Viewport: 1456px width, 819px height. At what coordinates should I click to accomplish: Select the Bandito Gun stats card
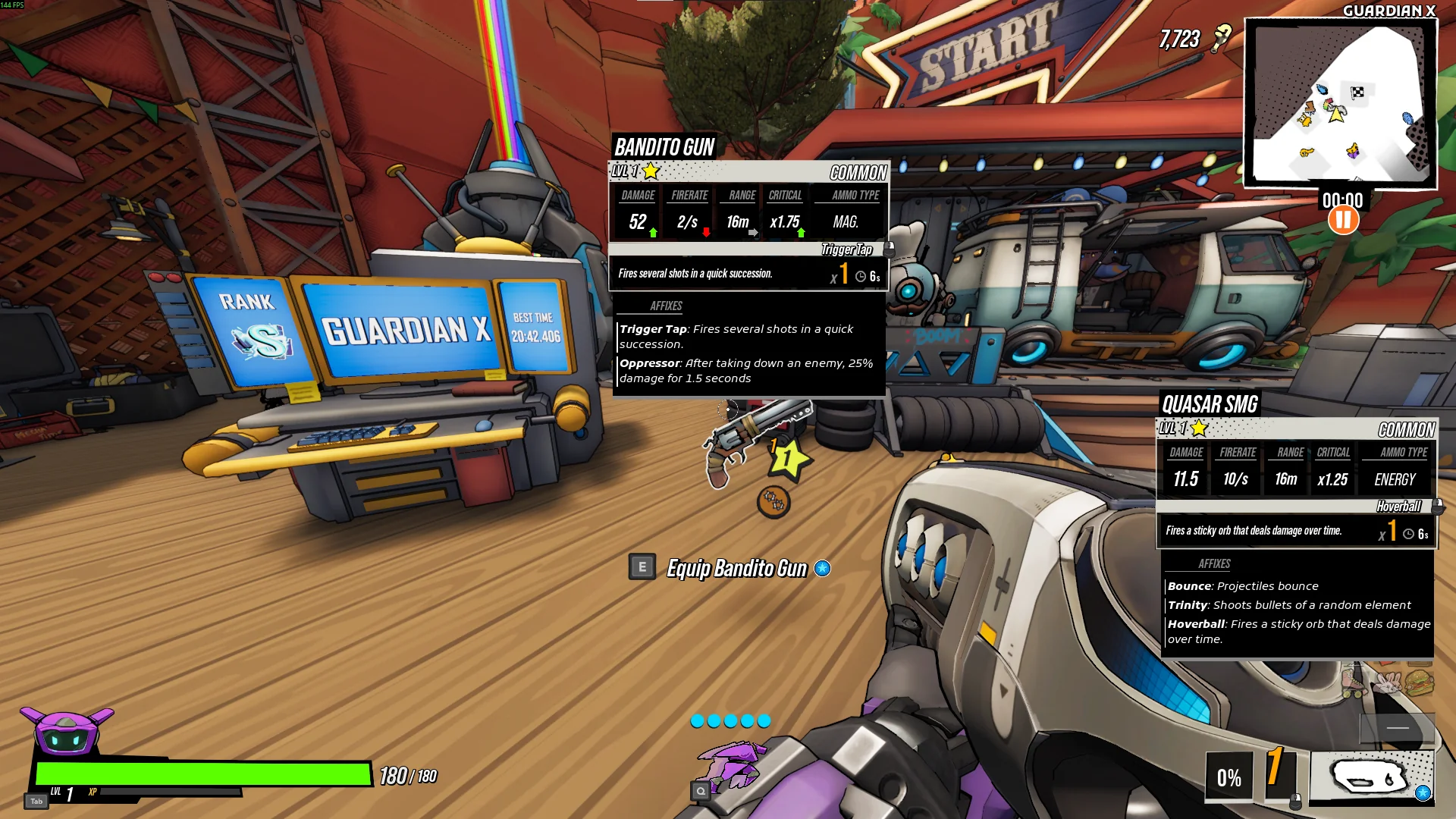[748, 213]
